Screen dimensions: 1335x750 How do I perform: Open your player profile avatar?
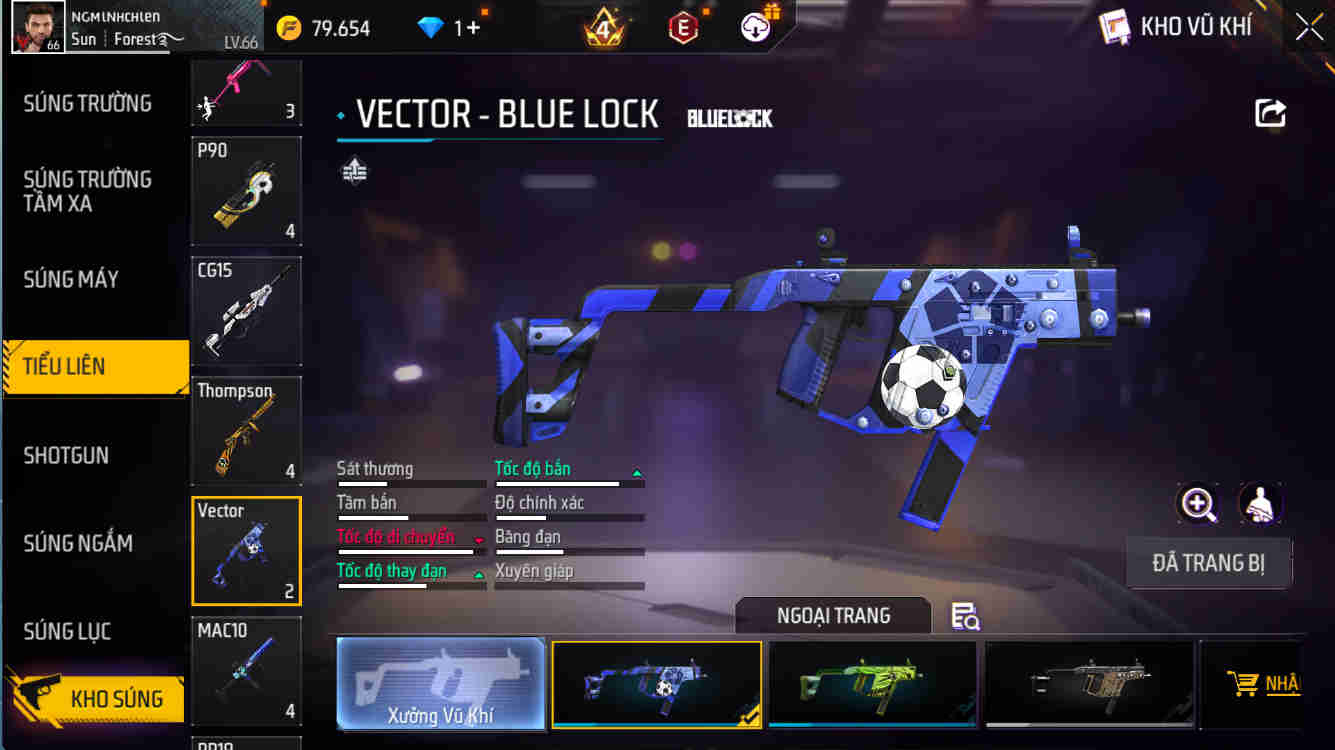[38, 27]
